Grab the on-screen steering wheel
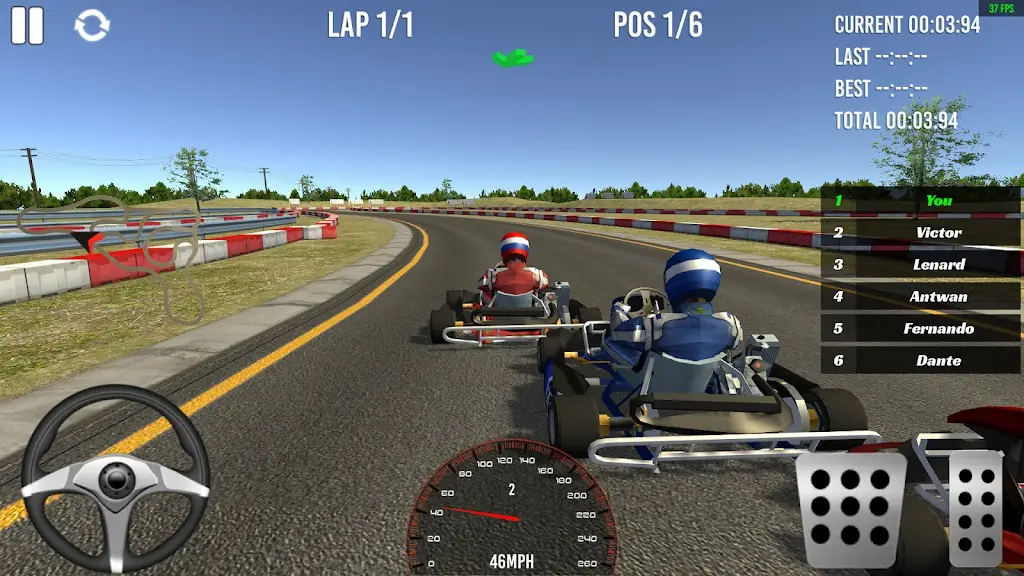 pos(115,479)
